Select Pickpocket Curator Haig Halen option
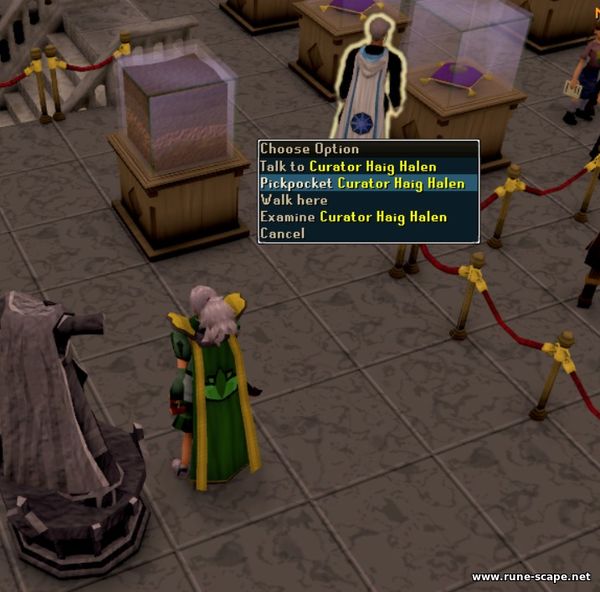The width and height of the screenshot is (600, 592). [362, 183]
